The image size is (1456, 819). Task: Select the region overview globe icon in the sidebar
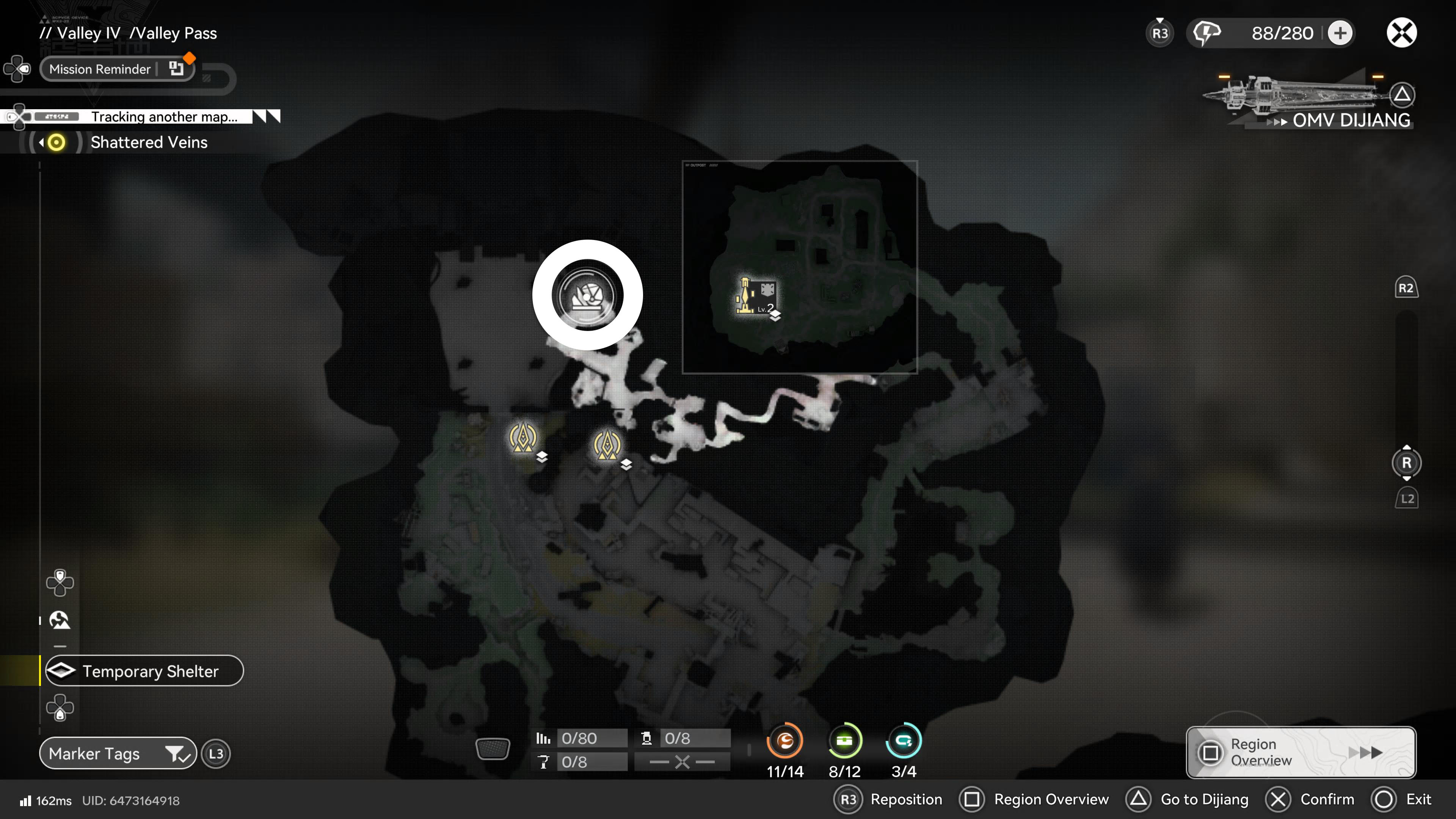pos(61,620)
